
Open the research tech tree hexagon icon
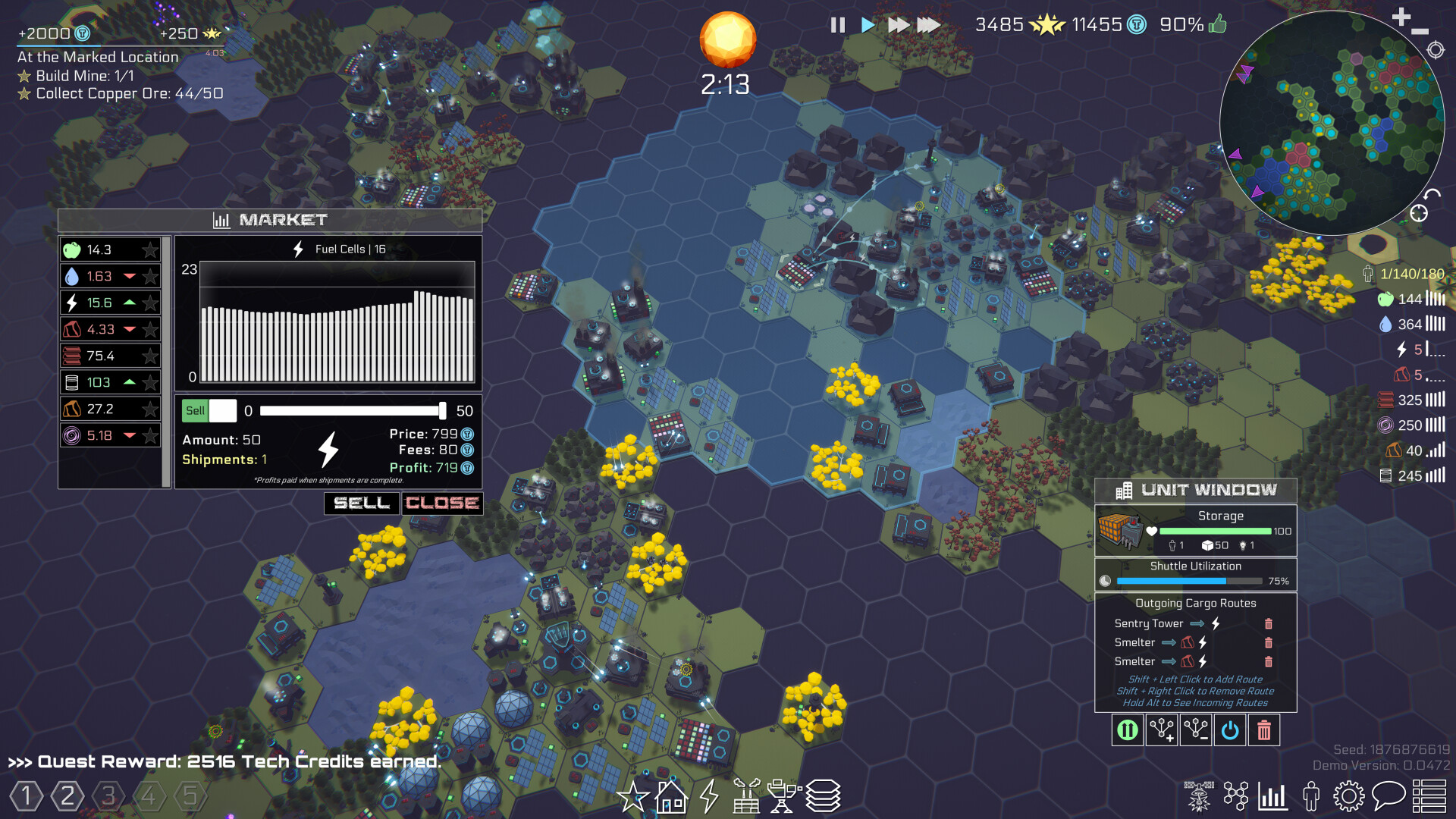pyautogui.click(x=1237, y=796)
